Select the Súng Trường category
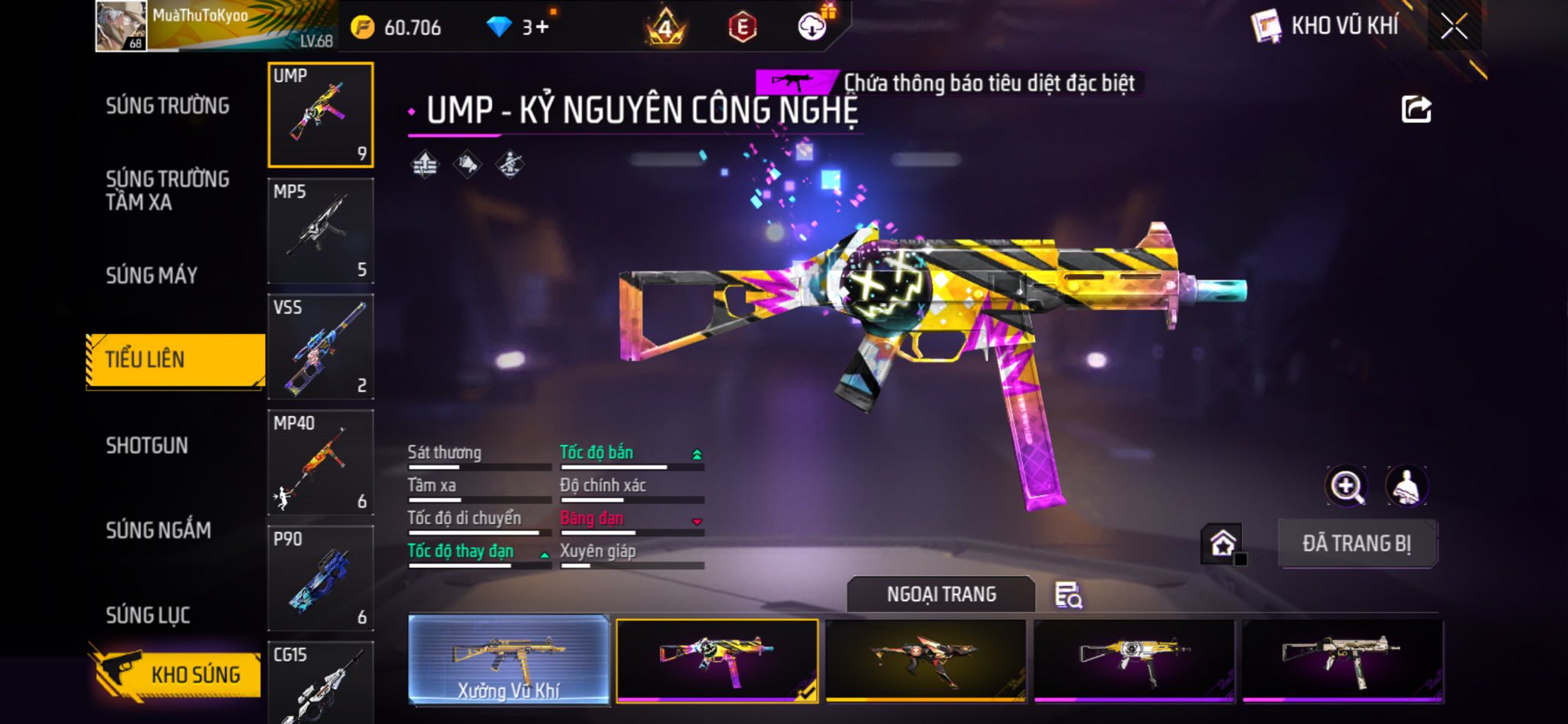 point(167,106)
